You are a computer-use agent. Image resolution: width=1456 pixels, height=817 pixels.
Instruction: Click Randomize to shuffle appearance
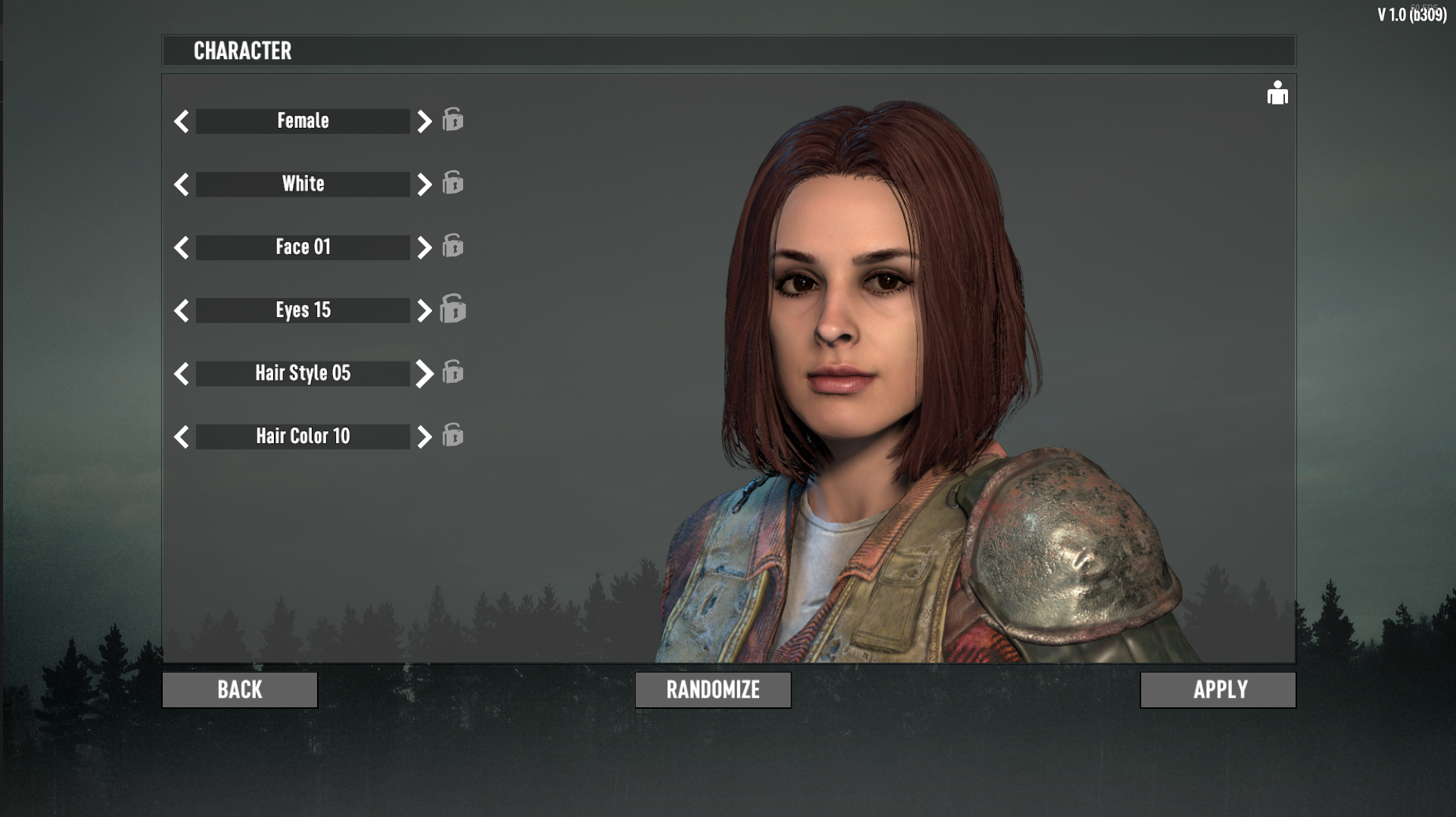point(712,689)
